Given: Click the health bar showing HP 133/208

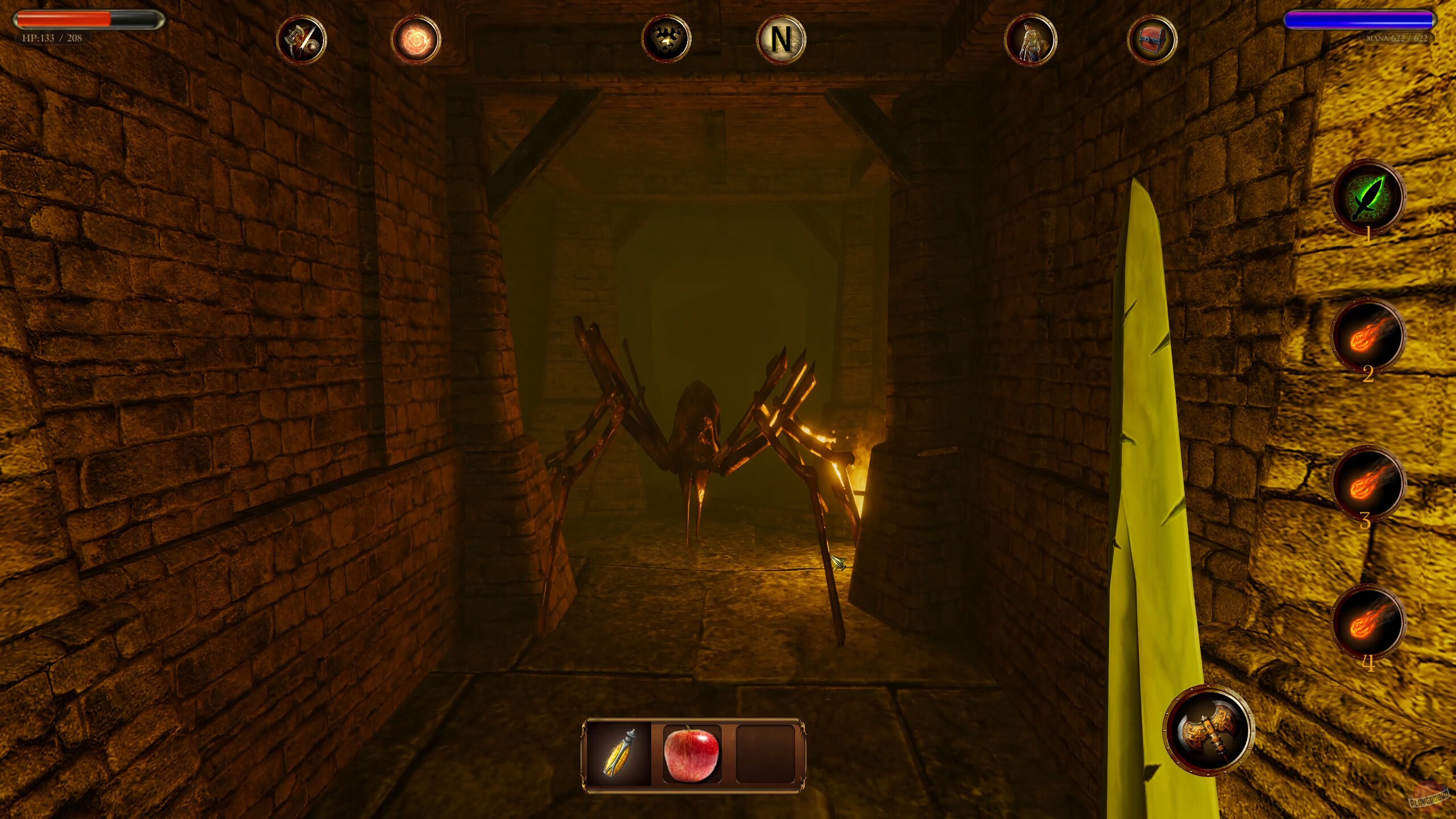Looking at the screenshot, I should click(85, 20).
